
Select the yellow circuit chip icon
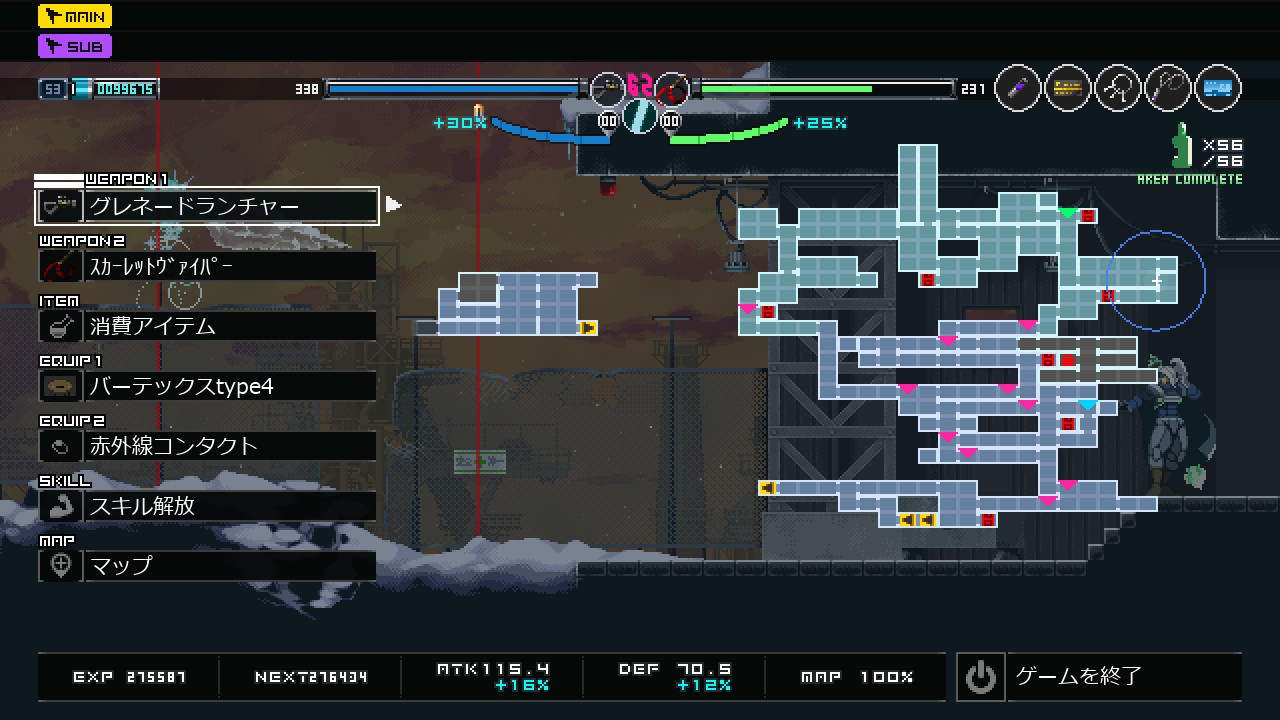pyautogui.click(x=1068, y=89)
